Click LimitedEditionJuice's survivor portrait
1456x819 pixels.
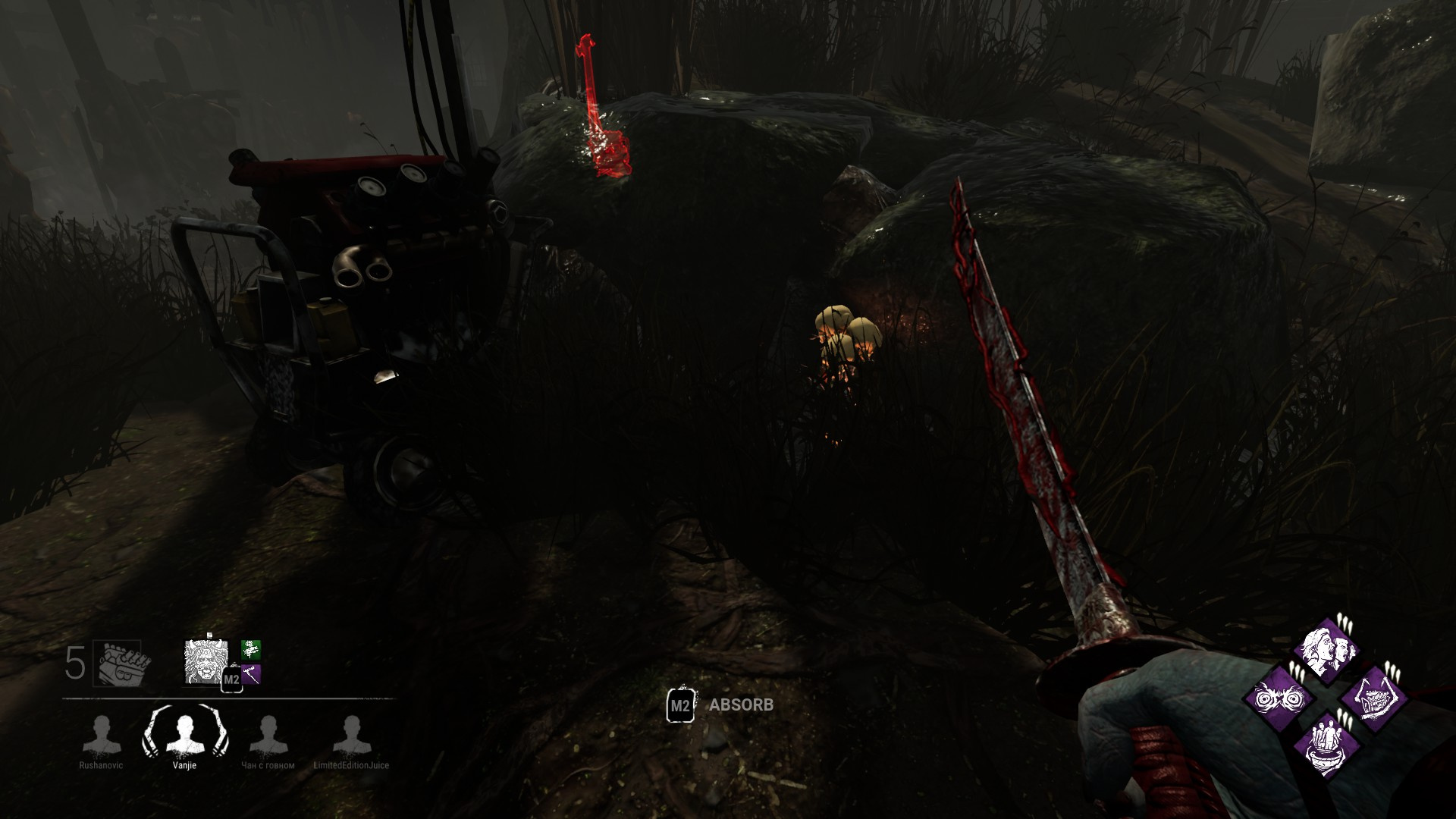(350, 733)
